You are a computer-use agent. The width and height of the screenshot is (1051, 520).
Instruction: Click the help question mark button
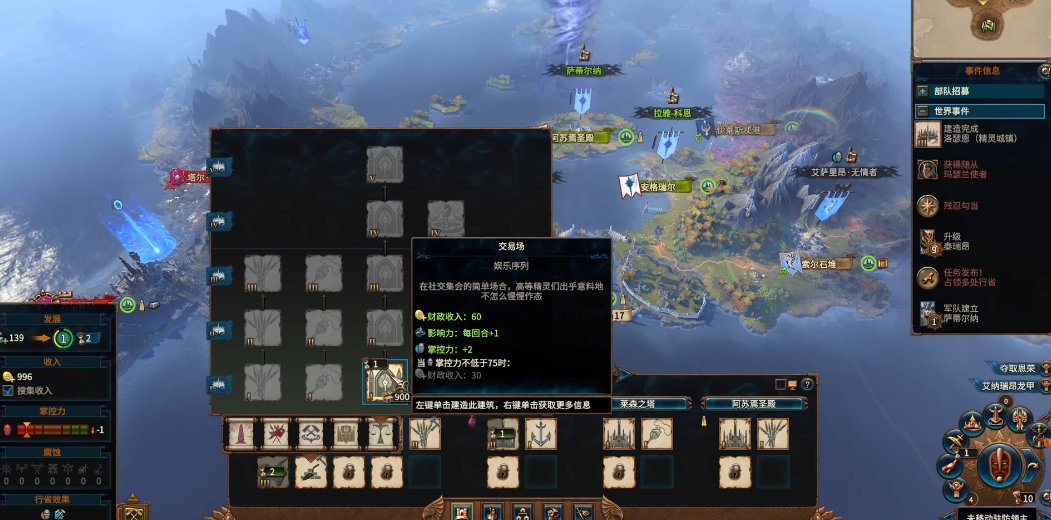click(807, 384)
